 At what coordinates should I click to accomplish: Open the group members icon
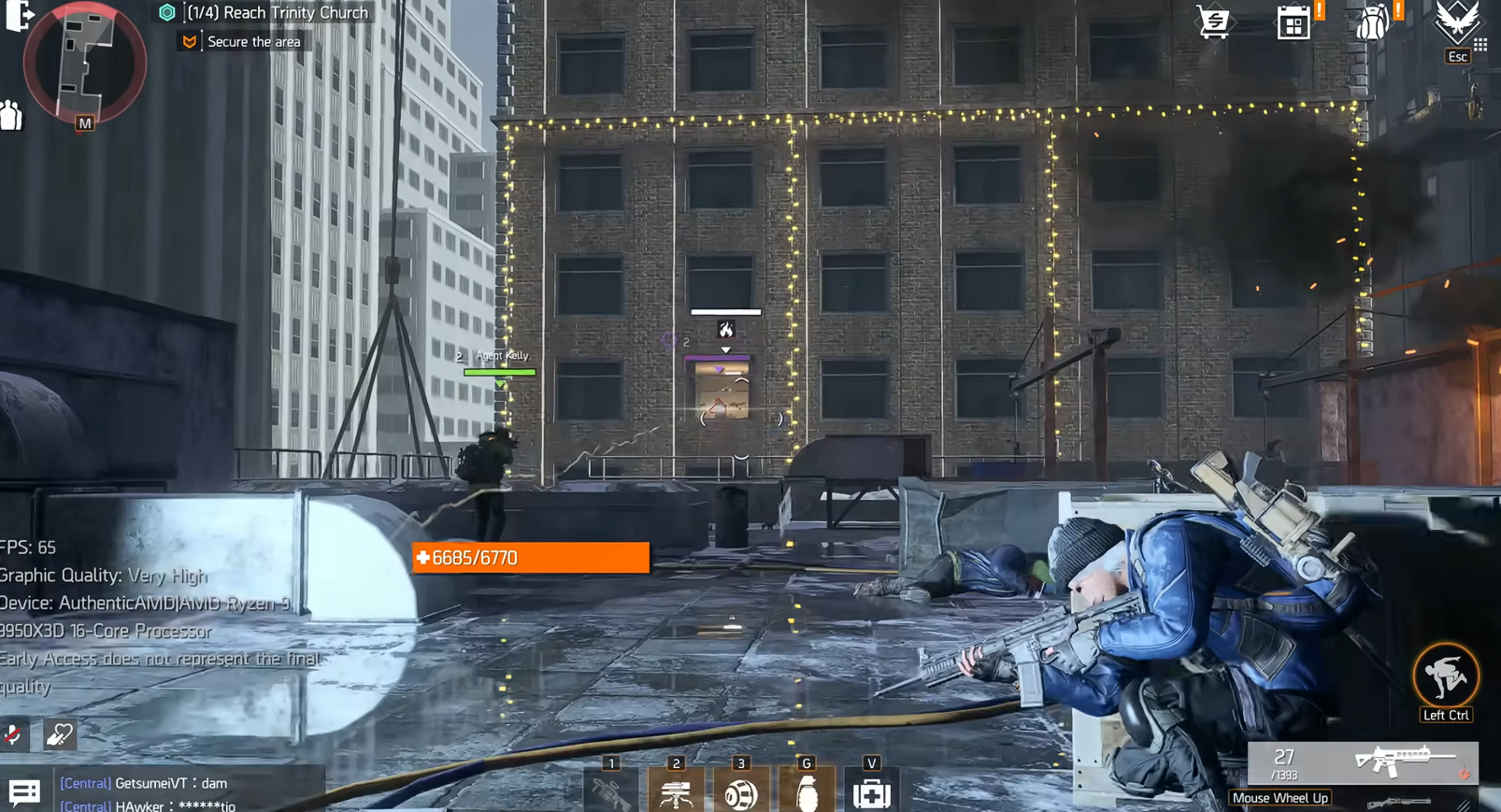(11, 115)
